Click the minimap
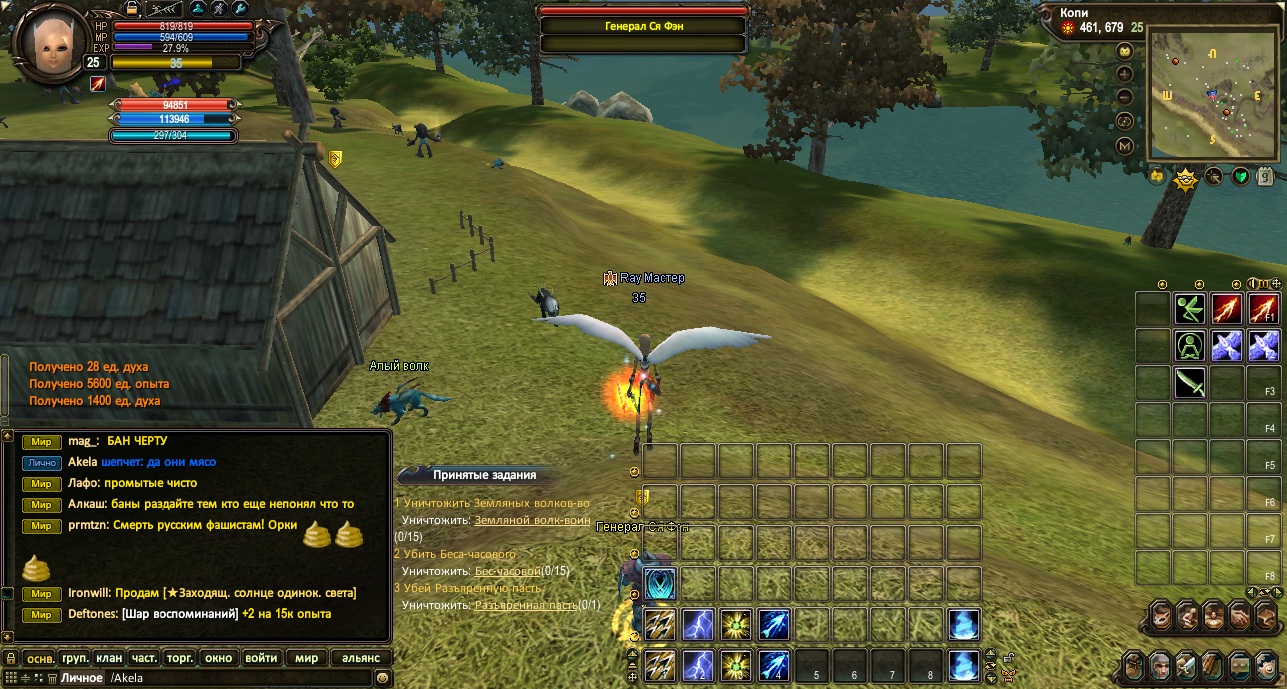 [x=1212, y=93]
